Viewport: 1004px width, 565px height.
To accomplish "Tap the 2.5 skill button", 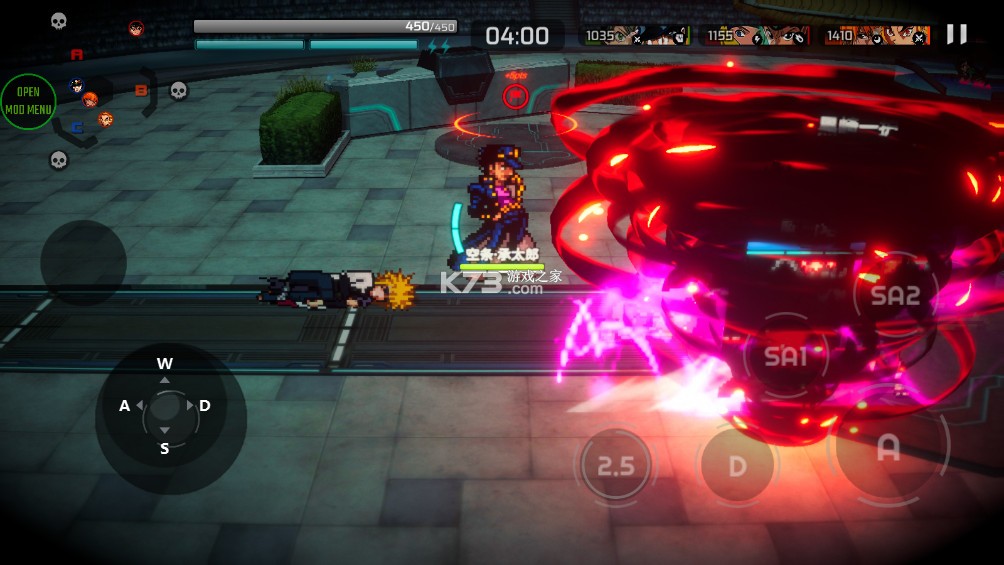I will point(616,465).
